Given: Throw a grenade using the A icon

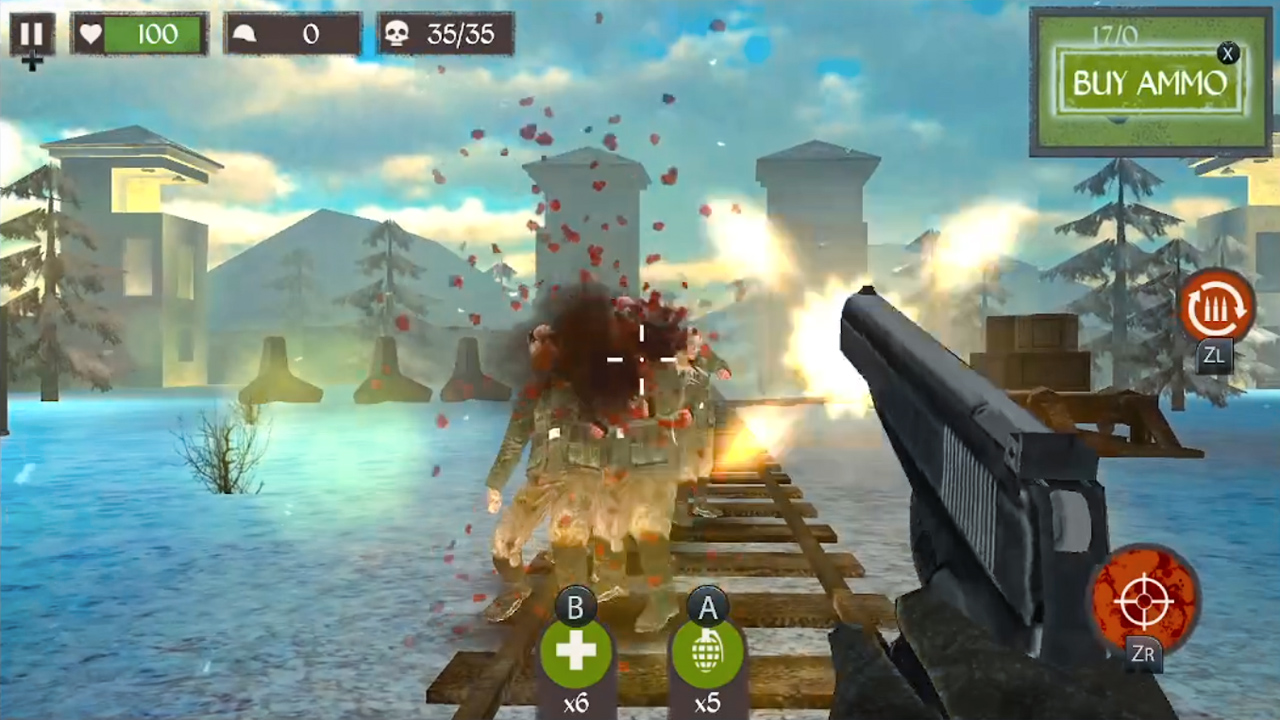Looking at the screenshot, I should (x=707, y=650).
